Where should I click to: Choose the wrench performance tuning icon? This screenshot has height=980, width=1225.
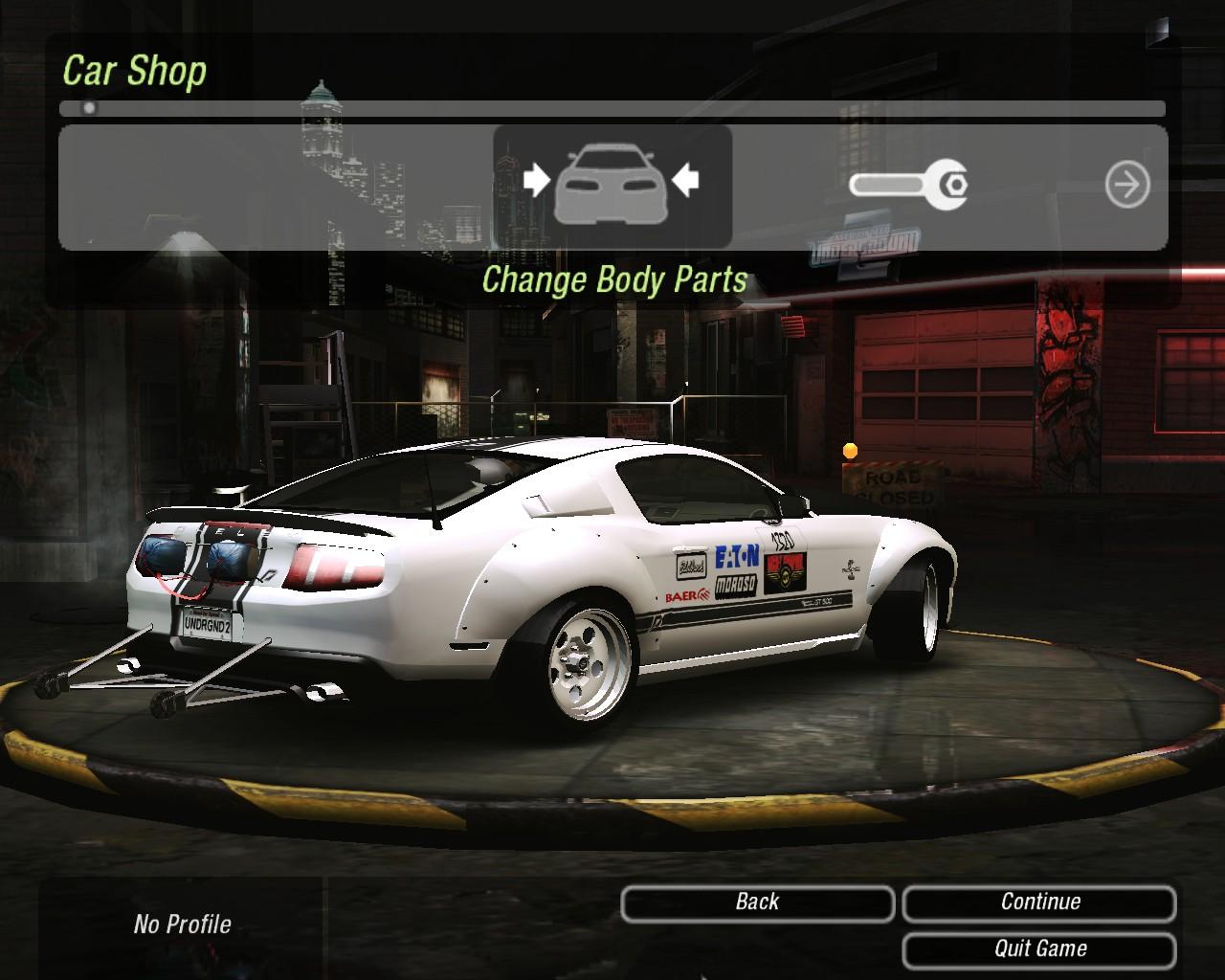(908, 183)
